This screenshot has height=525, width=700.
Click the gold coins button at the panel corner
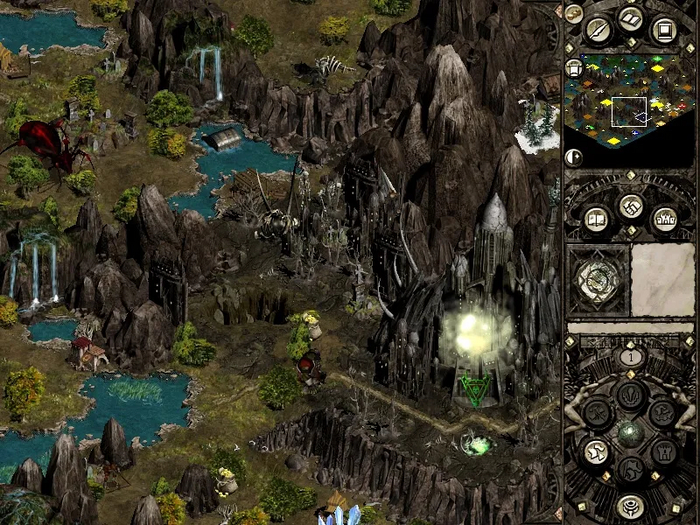point(574,13)
